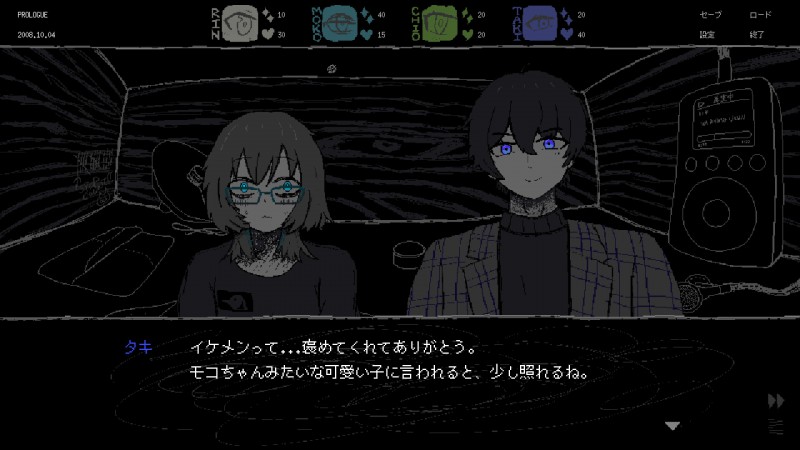800x450 pixels.
Task: Advance dialogue with the down-arrow indicator
Action: (x=673, y=425)
